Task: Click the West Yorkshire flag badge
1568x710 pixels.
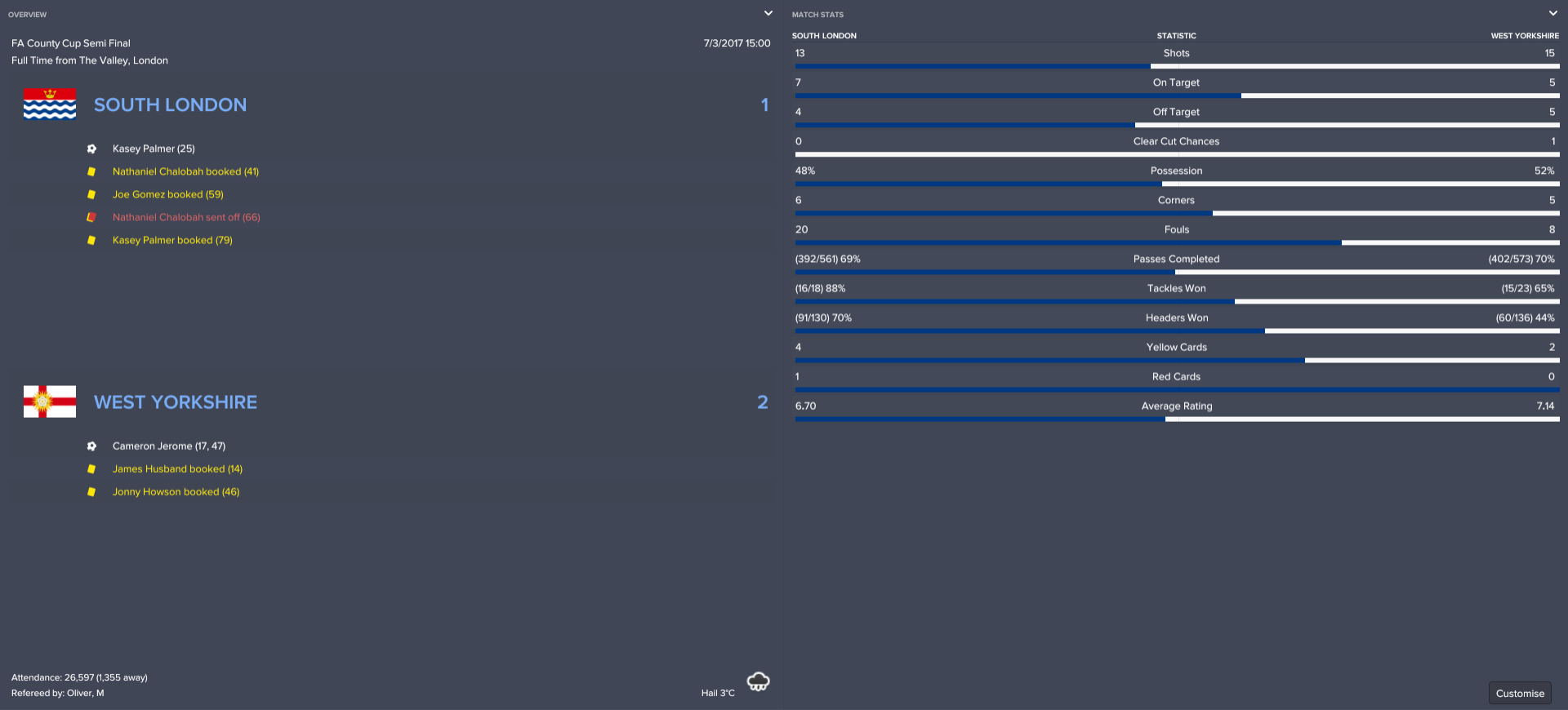Action: point(50,402)
